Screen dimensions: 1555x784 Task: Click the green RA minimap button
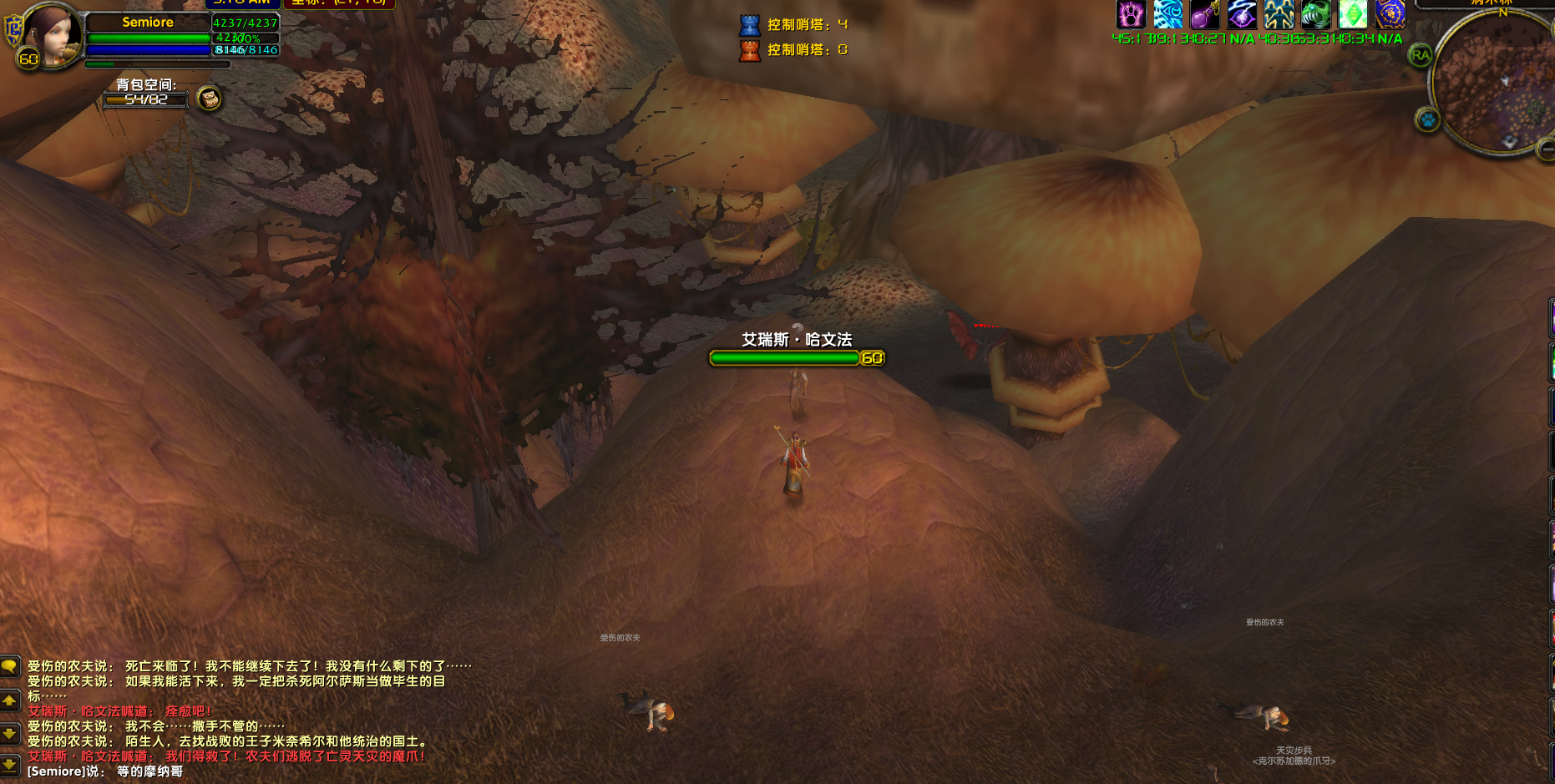(1420, 56)
